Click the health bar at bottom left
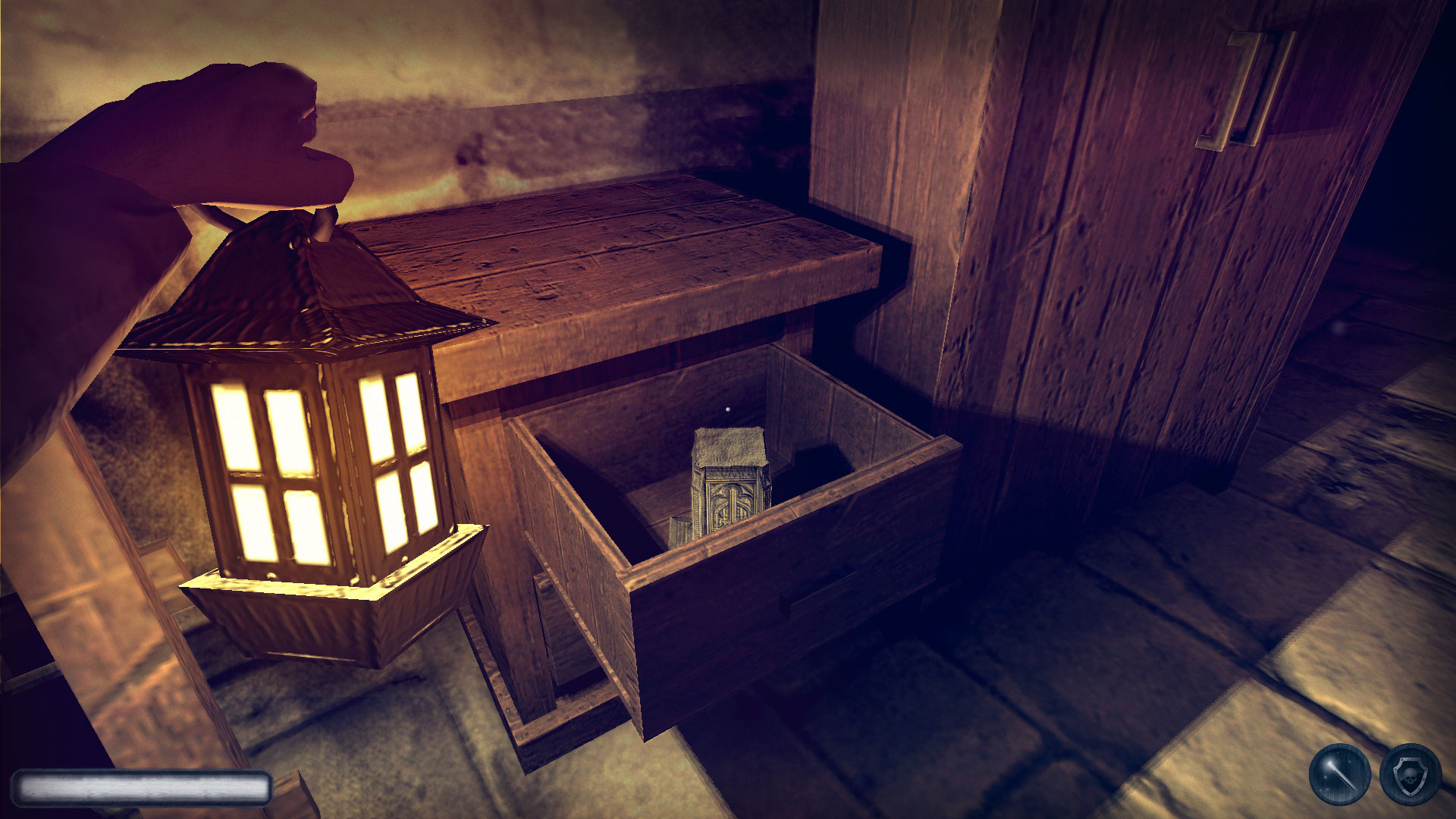 coord(140,787)
